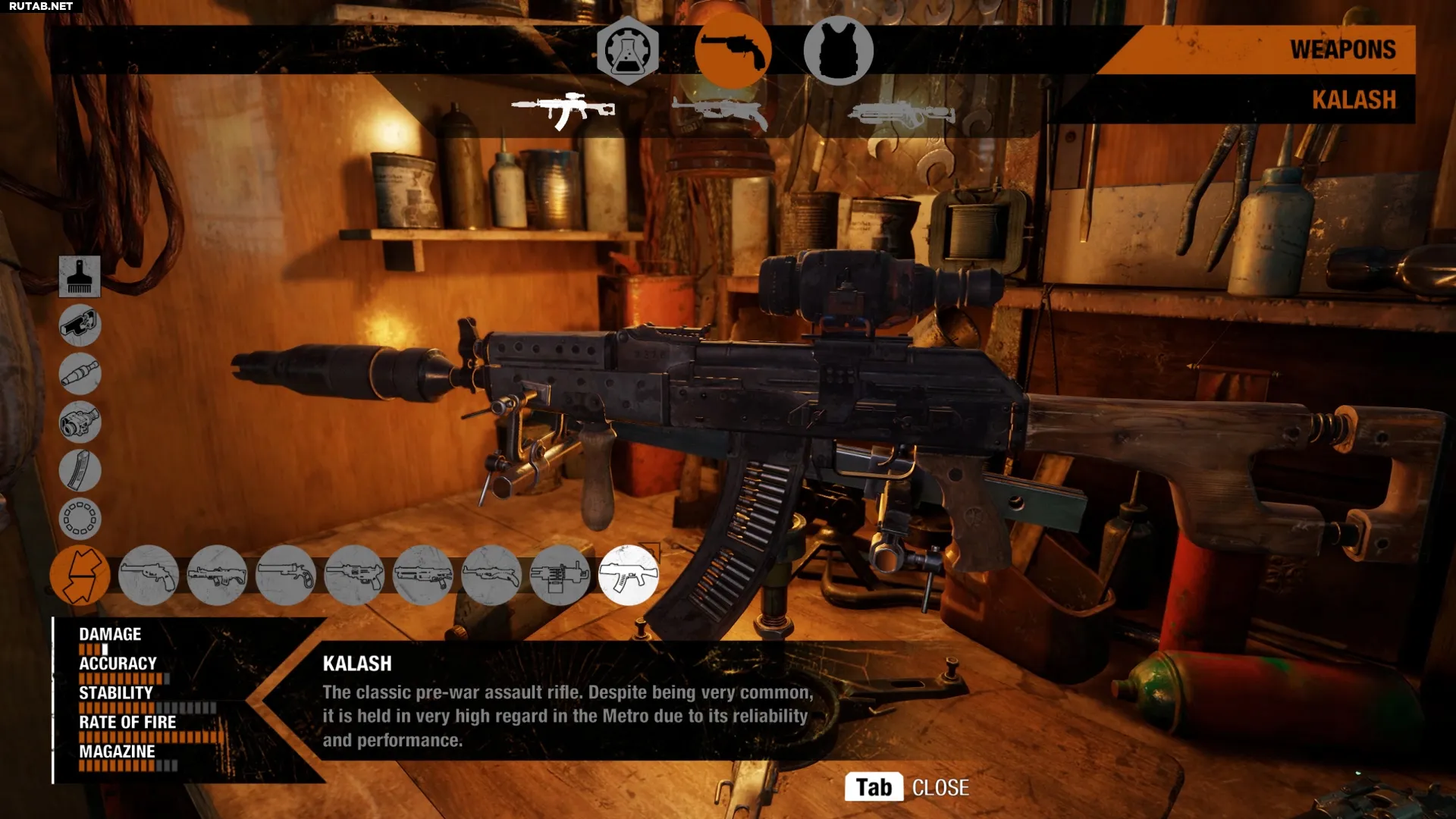Select the revolver variant in the bottom row
This screenshot has width=1456, height=819.
click(x=287, y=576)
